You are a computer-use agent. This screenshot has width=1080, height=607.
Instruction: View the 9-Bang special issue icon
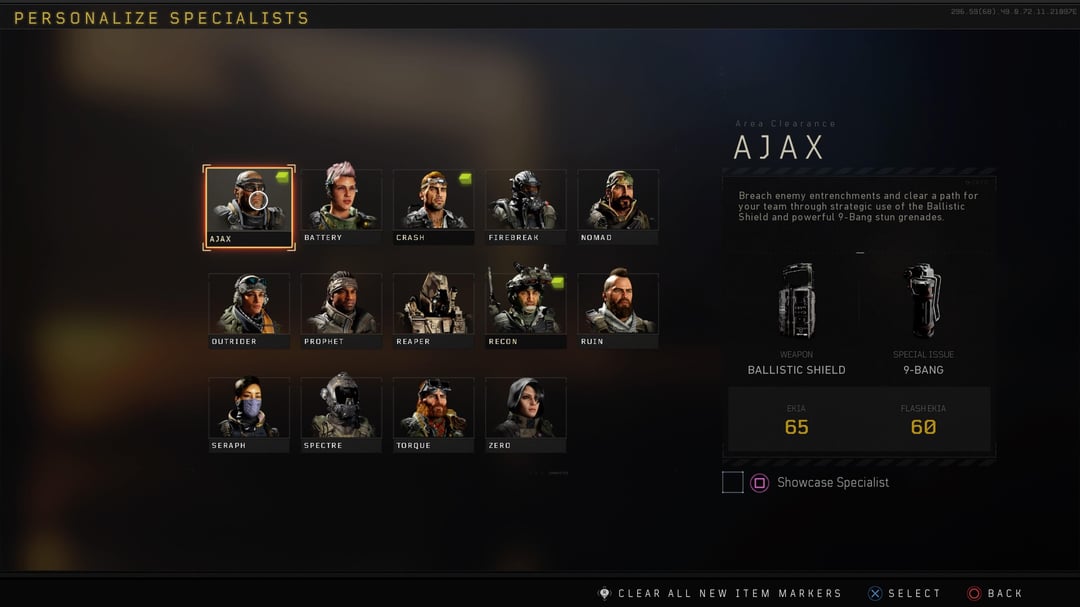923,300
